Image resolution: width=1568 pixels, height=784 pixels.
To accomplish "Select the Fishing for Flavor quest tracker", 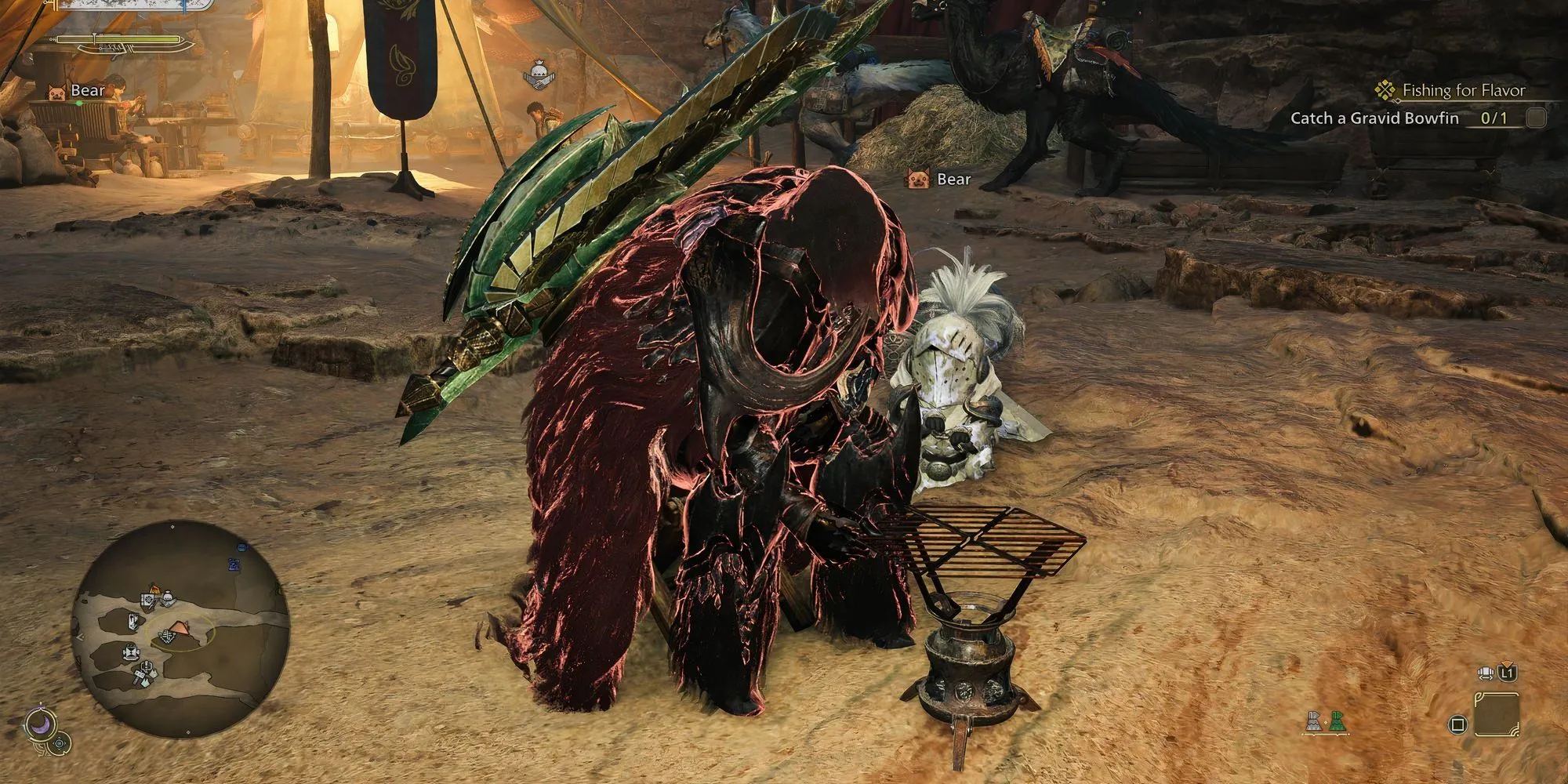I will pyautogui.click(x=1463, y=90).
